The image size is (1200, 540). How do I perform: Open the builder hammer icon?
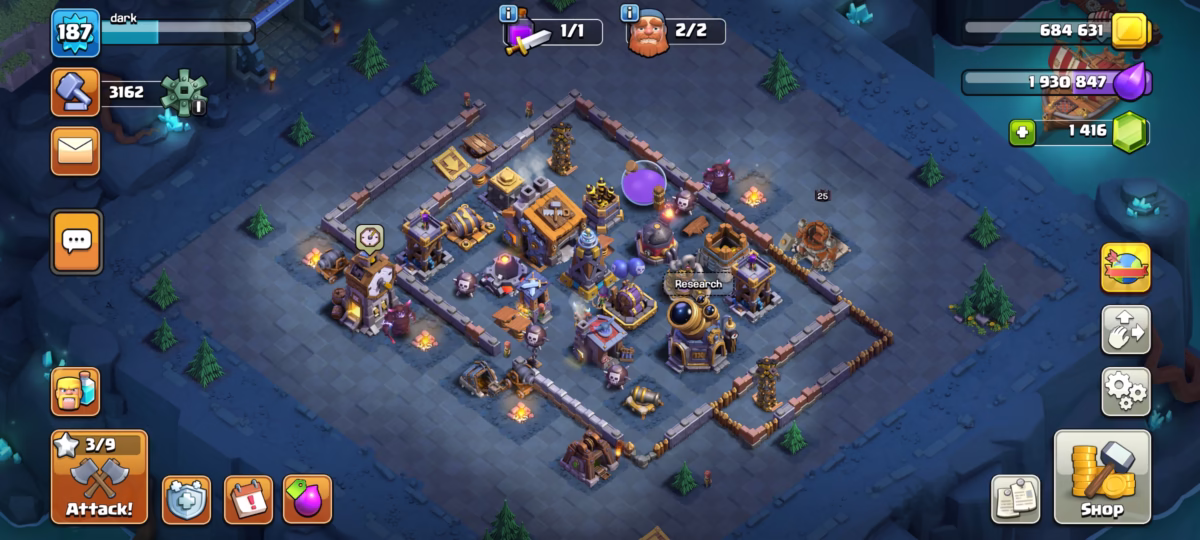tap(76, 93)
